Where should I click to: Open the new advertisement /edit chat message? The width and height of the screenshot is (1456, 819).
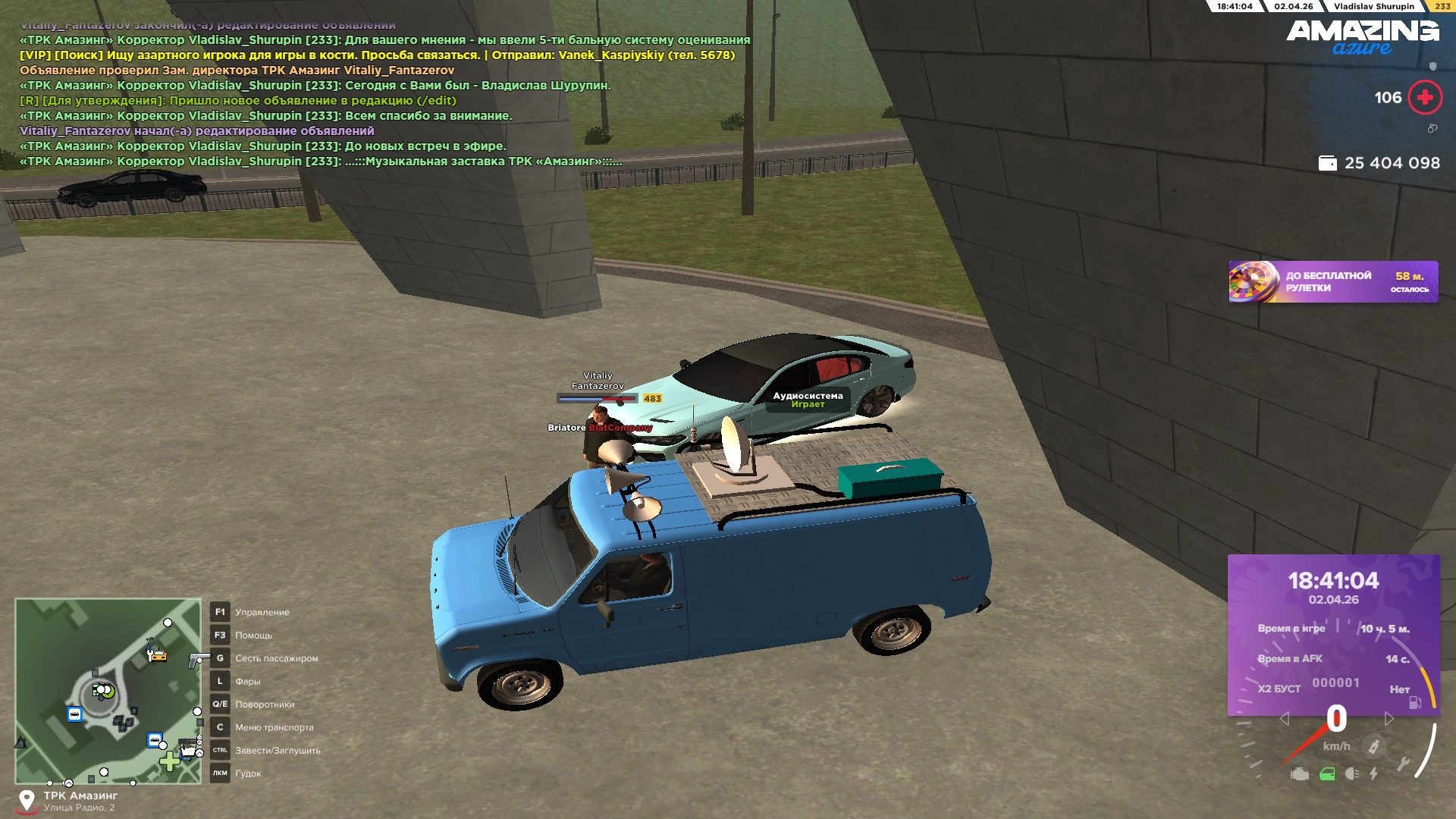click(237, 101)
